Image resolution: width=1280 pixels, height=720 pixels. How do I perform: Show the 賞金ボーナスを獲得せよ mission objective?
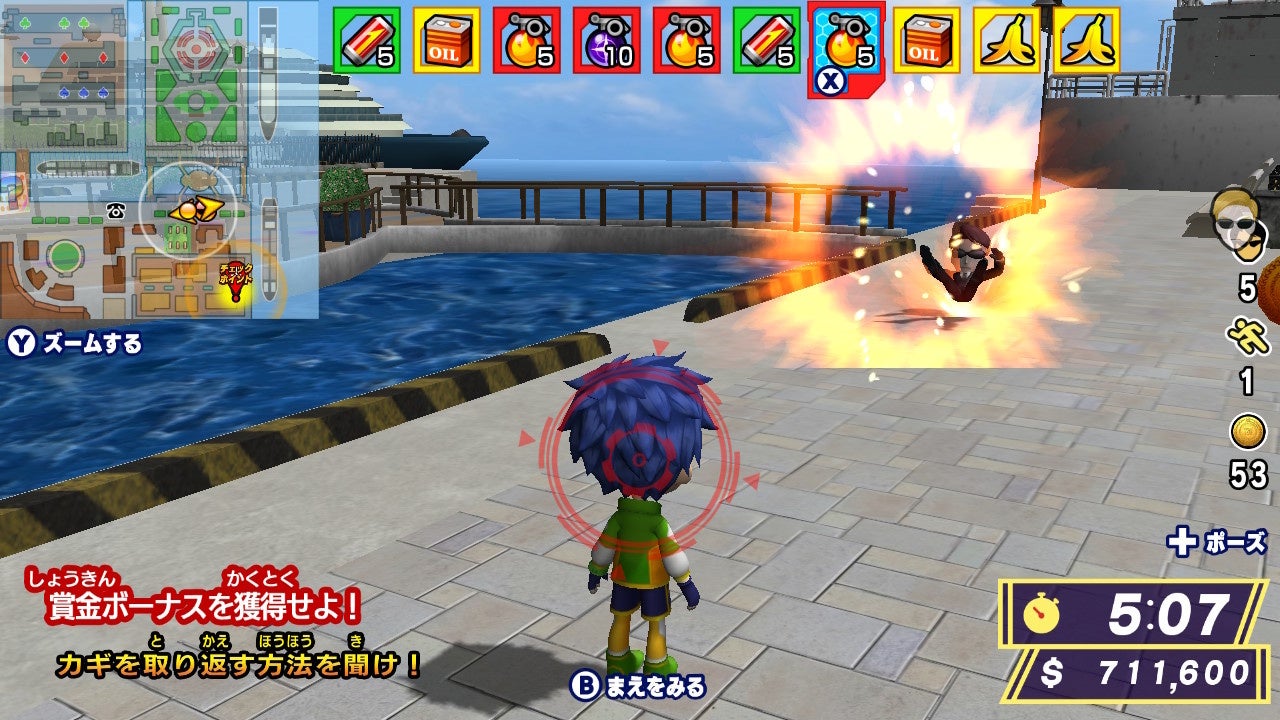[203, 606]
